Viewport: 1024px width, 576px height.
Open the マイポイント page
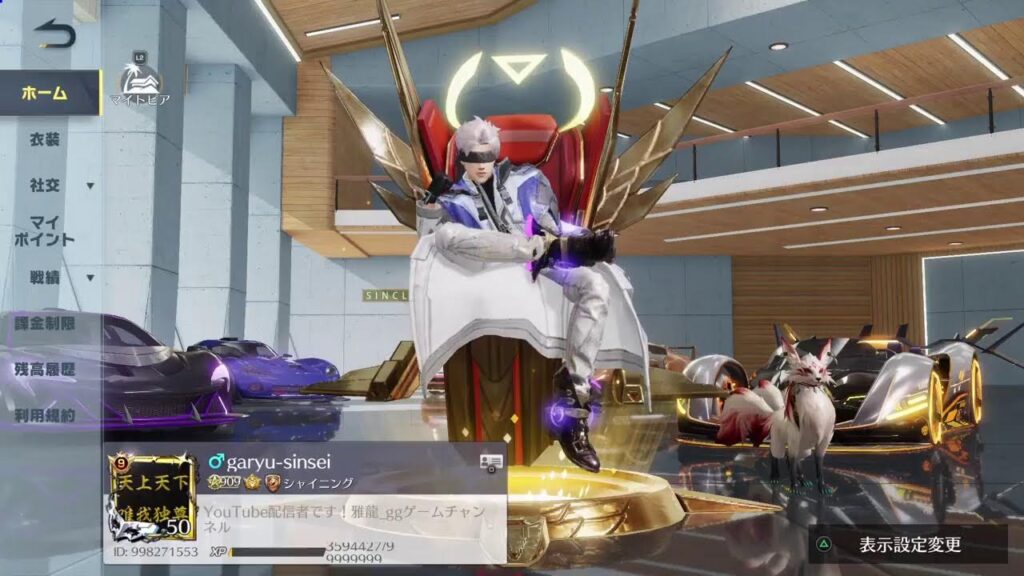pyautogui.click(x=48, y=231)
